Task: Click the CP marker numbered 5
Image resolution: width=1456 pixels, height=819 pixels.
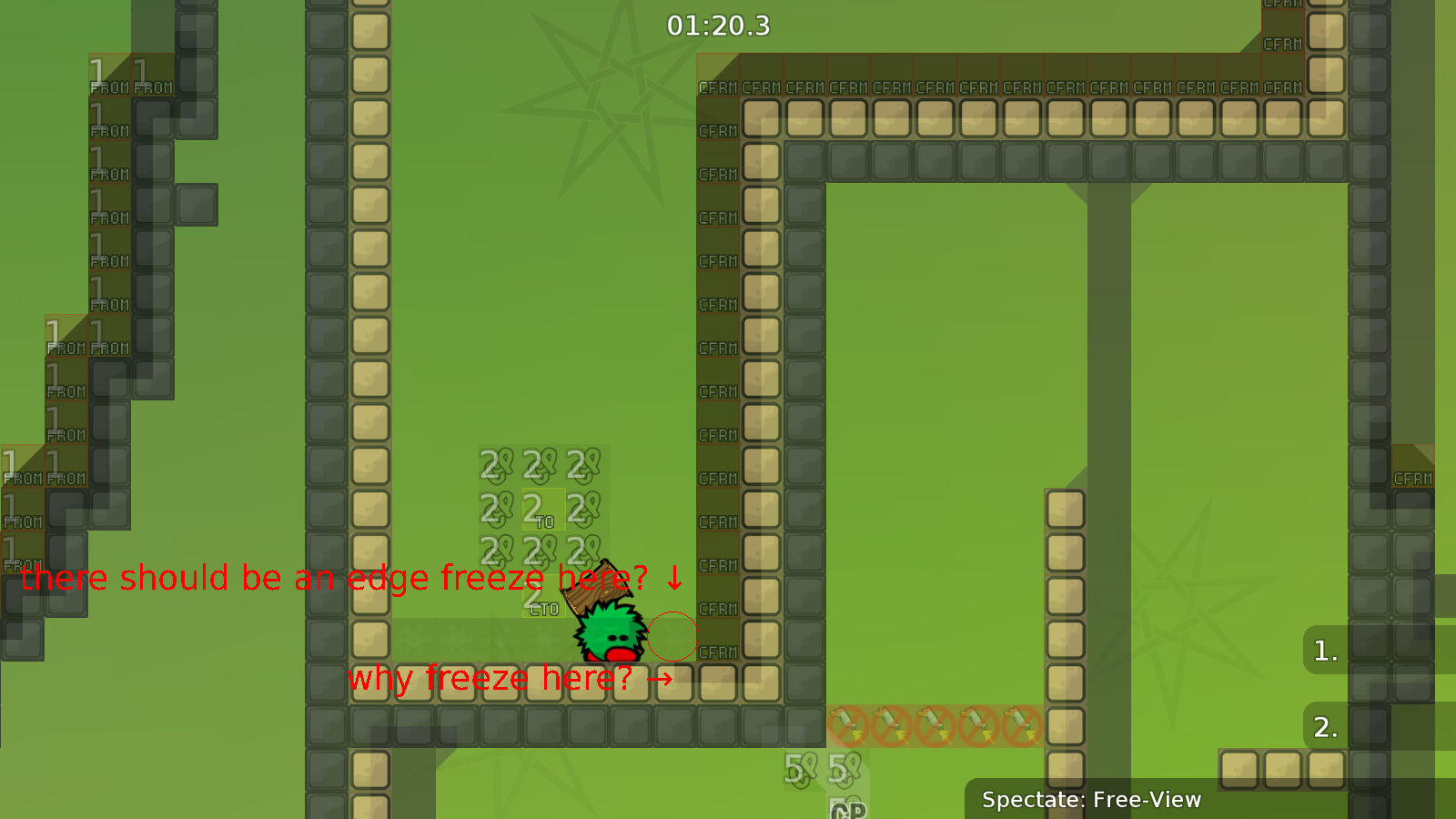Action: coord(799,769)
